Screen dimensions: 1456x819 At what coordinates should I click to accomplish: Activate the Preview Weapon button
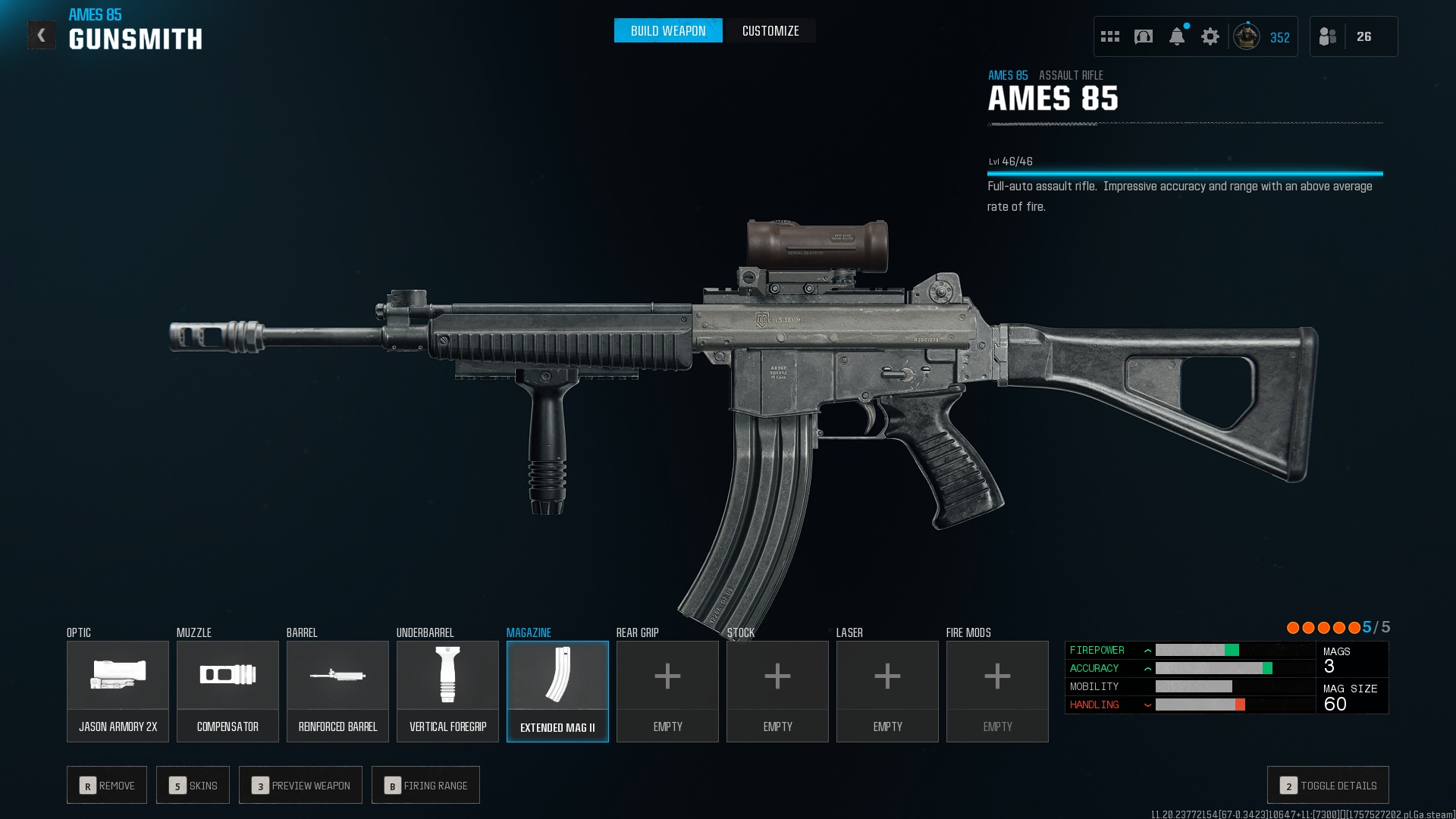(x=300, y=785)
